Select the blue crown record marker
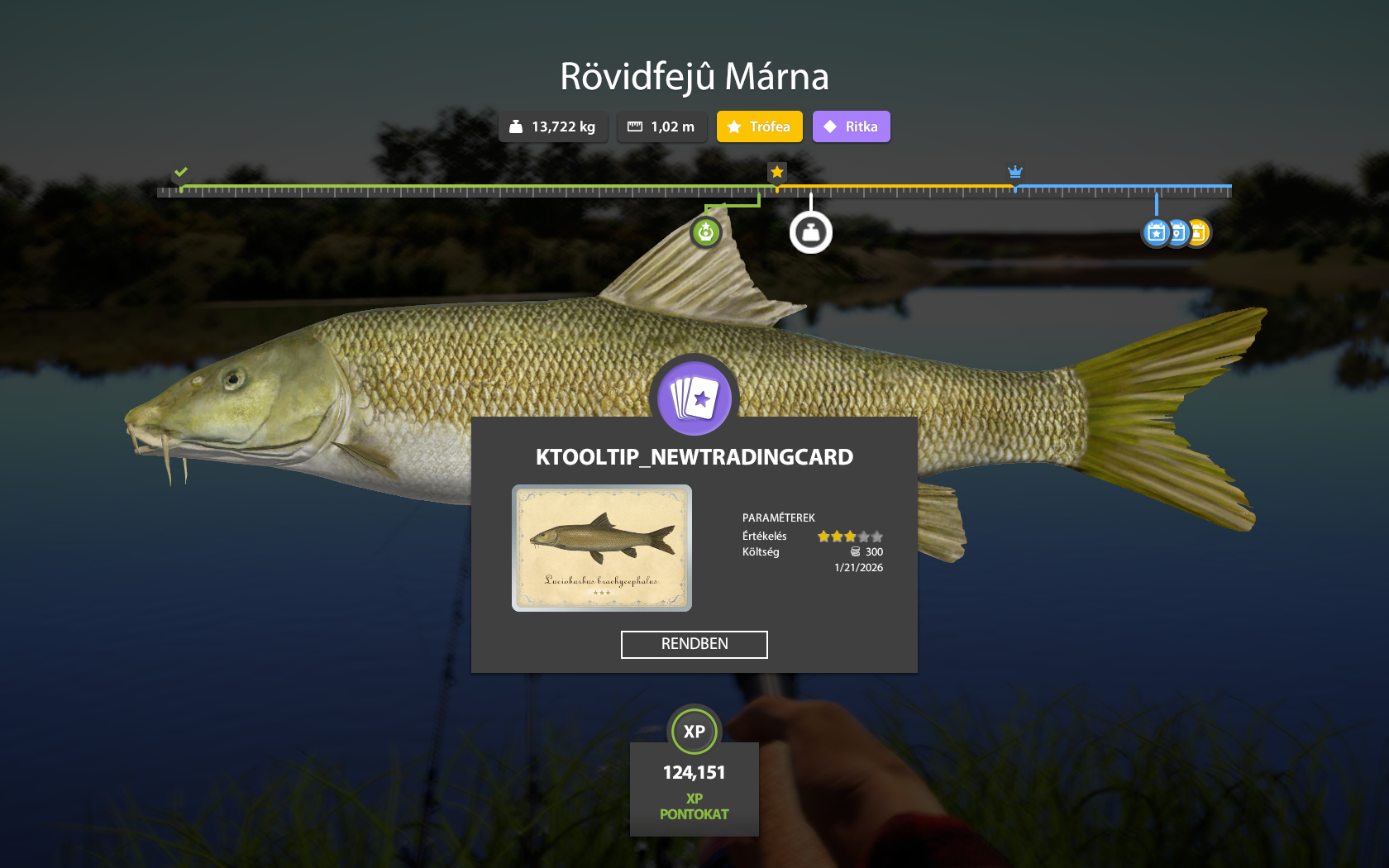Viewport: 1389px width, 868px height. 1015,172
